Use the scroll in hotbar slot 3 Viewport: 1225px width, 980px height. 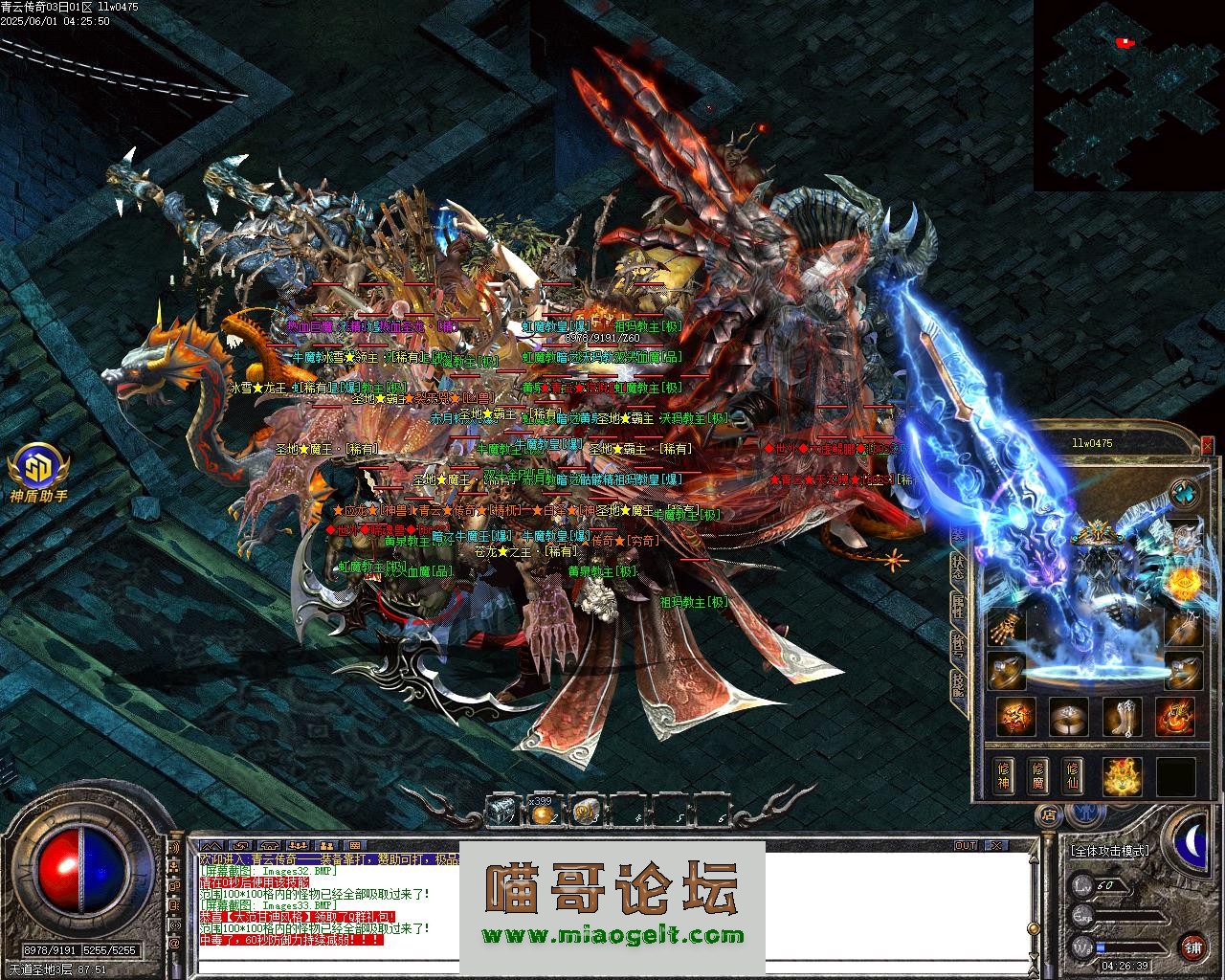586,813
